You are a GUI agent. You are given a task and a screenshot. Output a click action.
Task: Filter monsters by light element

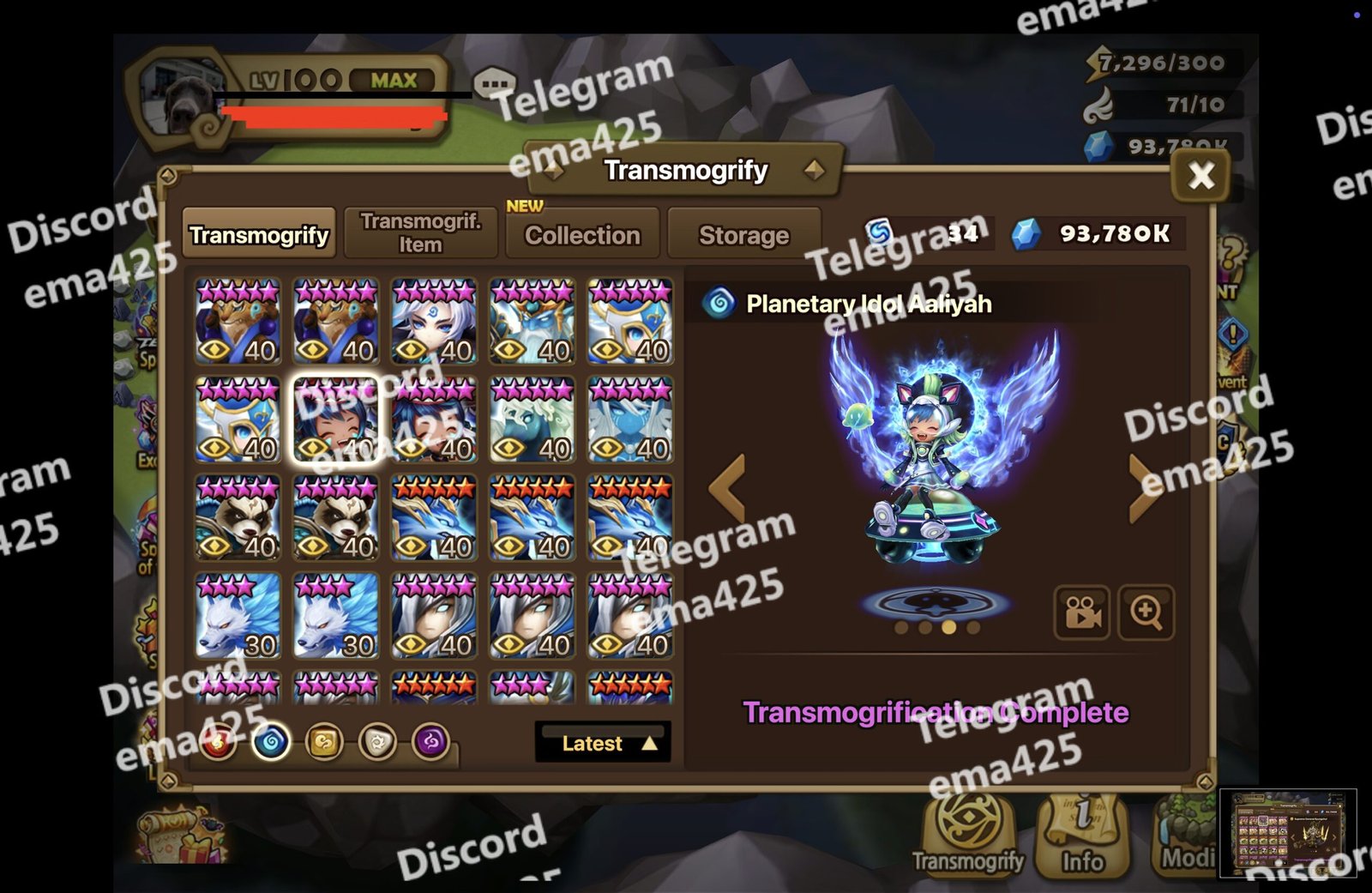click(x=377, y=742)
